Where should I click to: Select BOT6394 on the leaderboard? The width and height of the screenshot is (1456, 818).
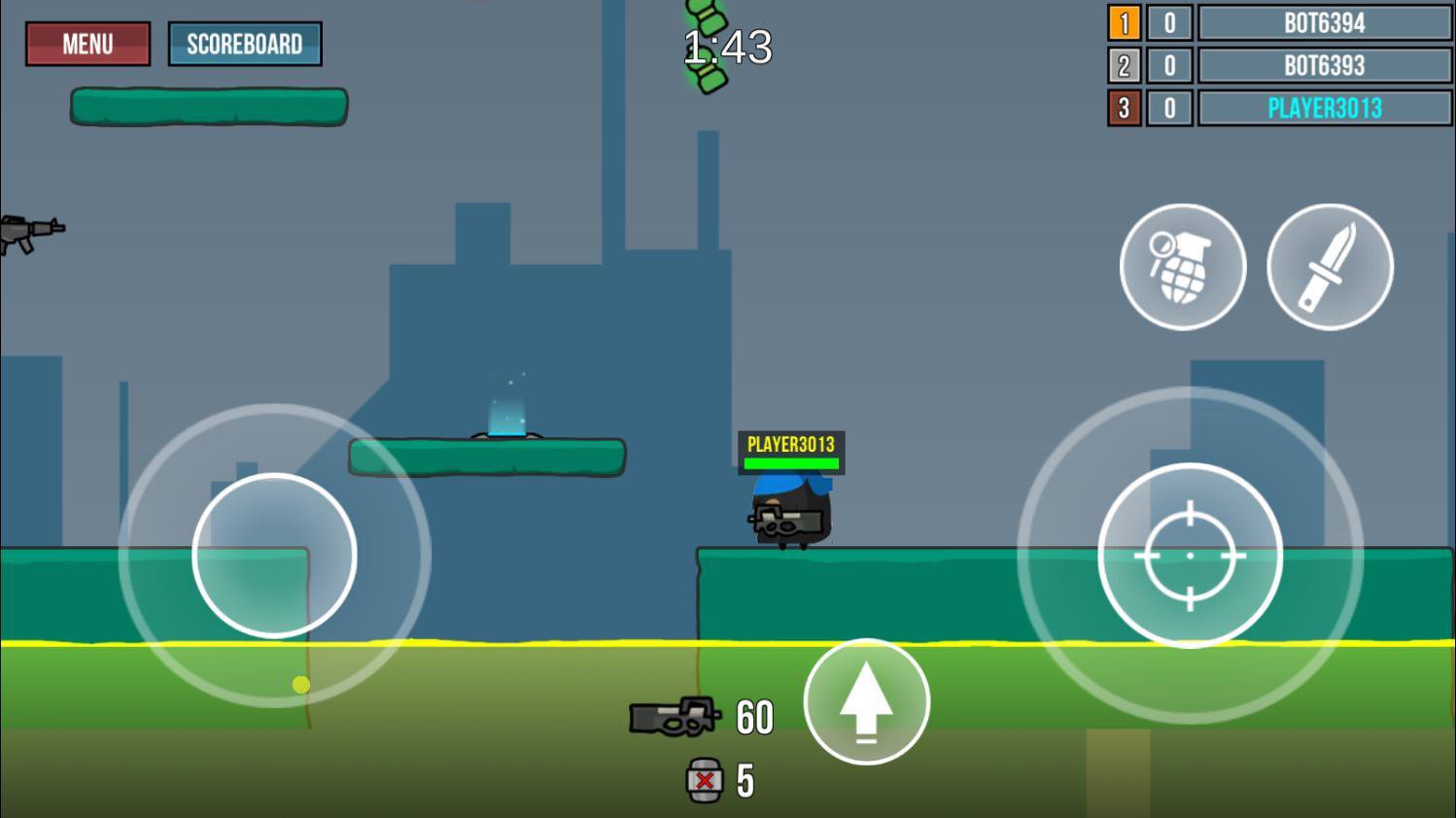pos(1324,22)
